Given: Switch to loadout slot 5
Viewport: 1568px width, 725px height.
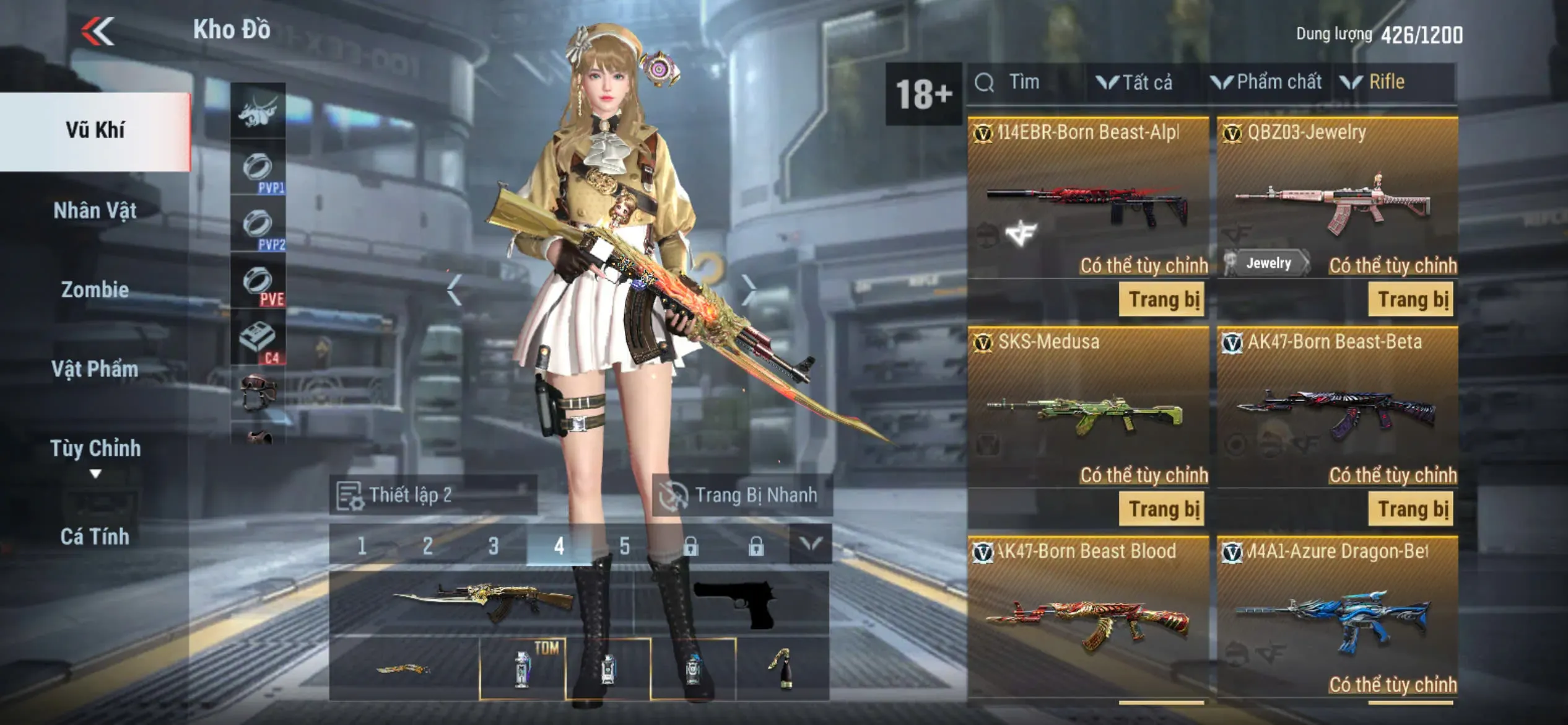Looking at the screenshot, I should point(624,546).
